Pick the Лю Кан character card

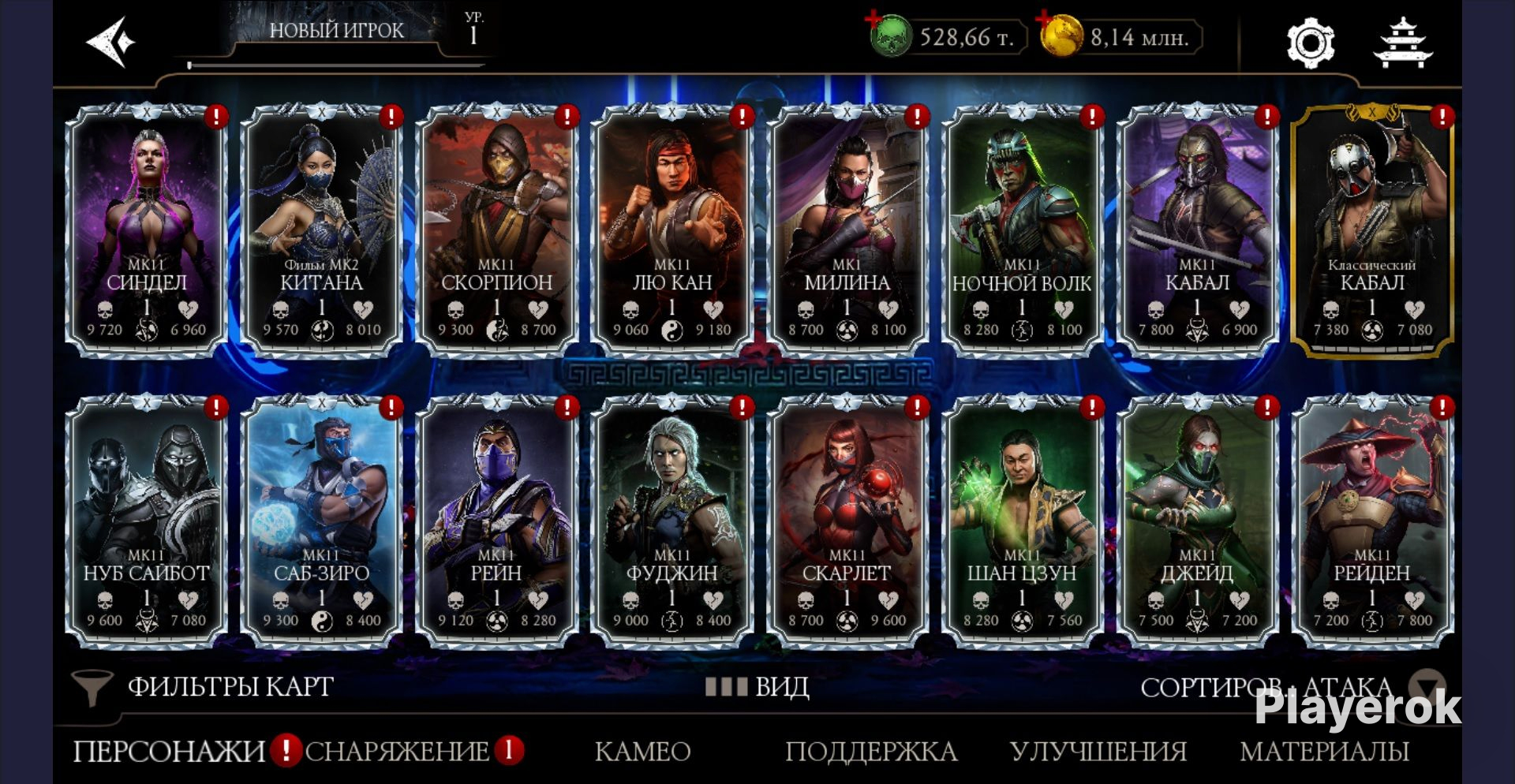(x=672, y=229)
